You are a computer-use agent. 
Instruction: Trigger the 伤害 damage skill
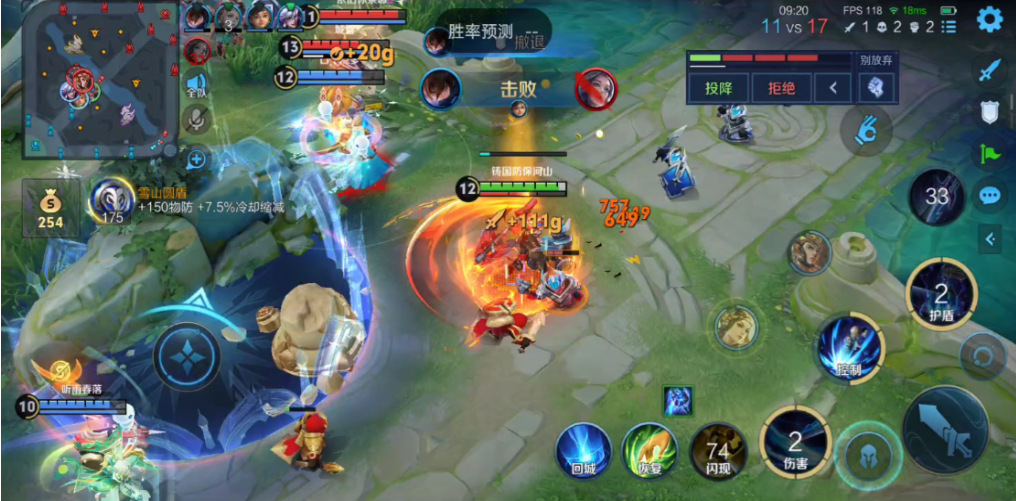coord(795,442)
